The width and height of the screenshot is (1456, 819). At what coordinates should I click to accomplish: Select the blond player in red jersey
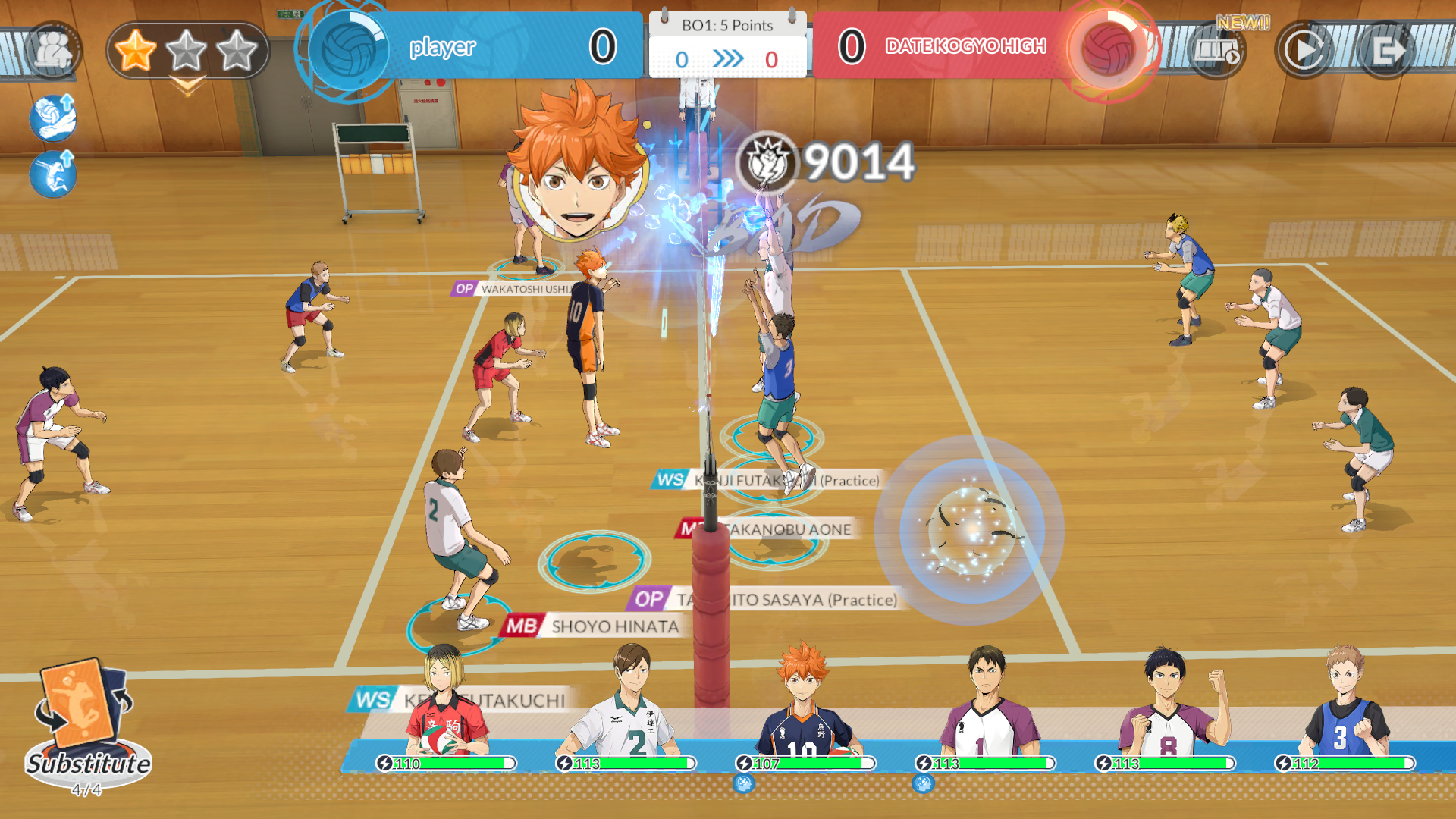tap(445, 705)
